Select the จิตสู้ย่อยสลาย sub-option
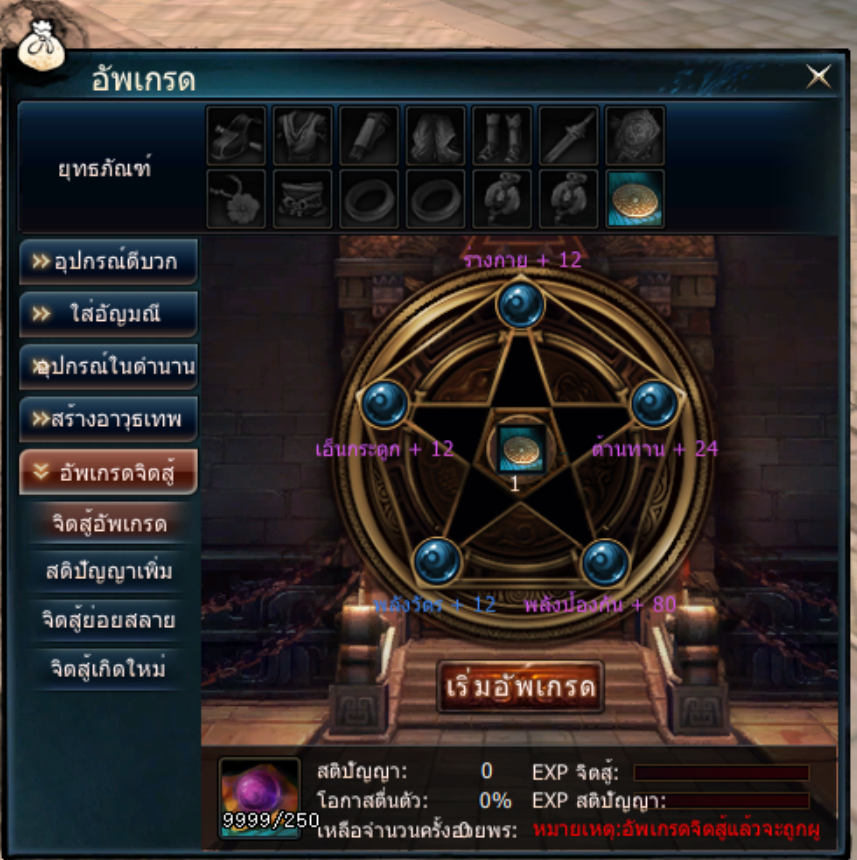This screenshot has width=857, height=860. (108, 620)
